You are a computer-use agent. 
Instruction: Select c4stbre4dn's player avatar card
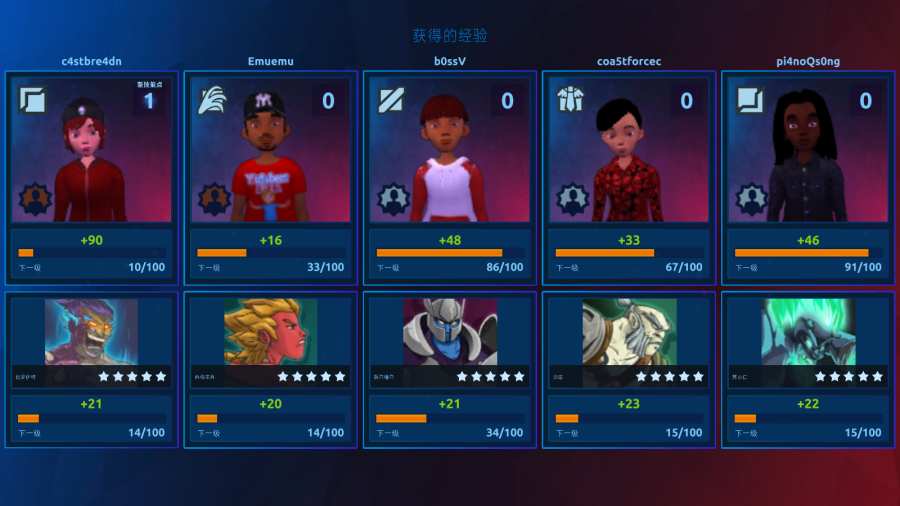coord(91,150)
